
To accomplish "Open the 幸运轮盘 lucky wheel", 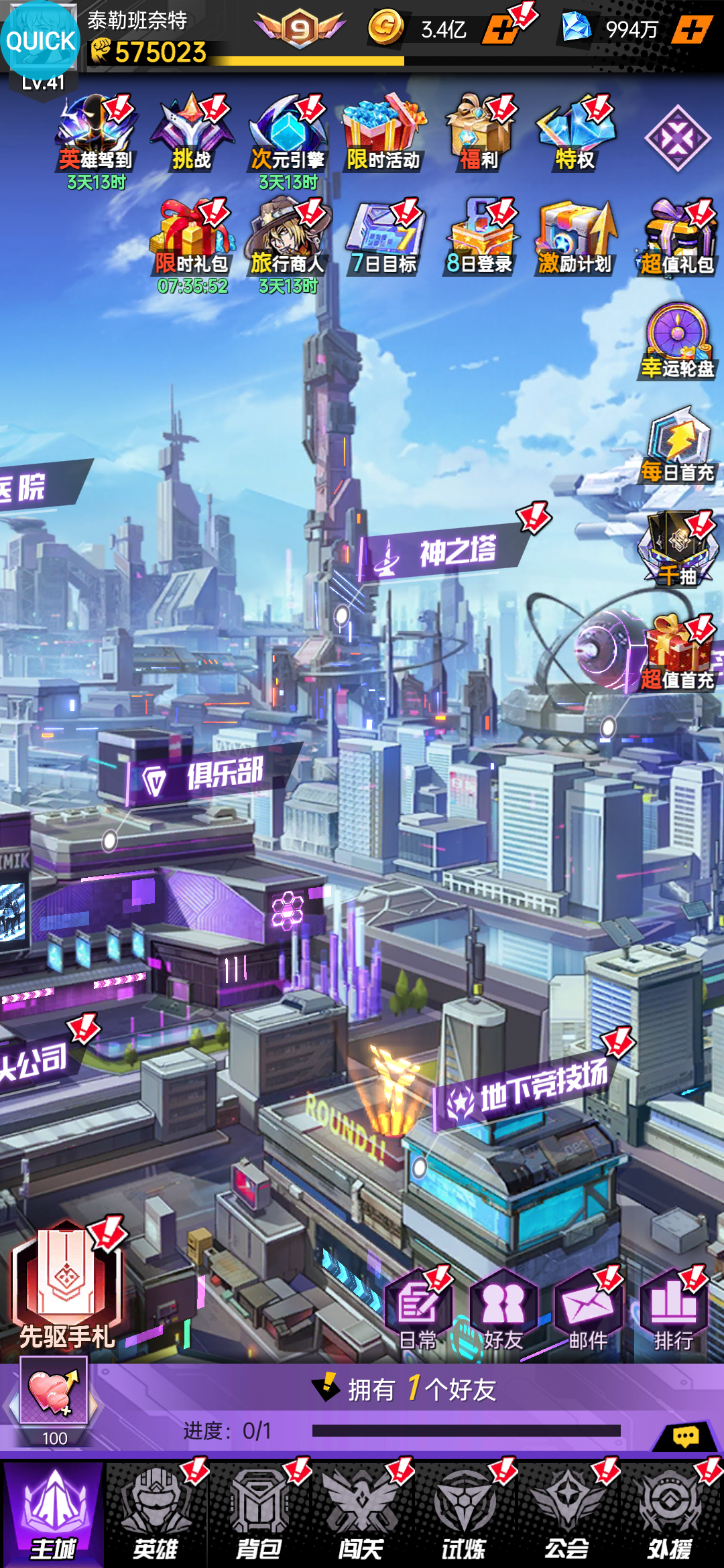I will (678, 342).
